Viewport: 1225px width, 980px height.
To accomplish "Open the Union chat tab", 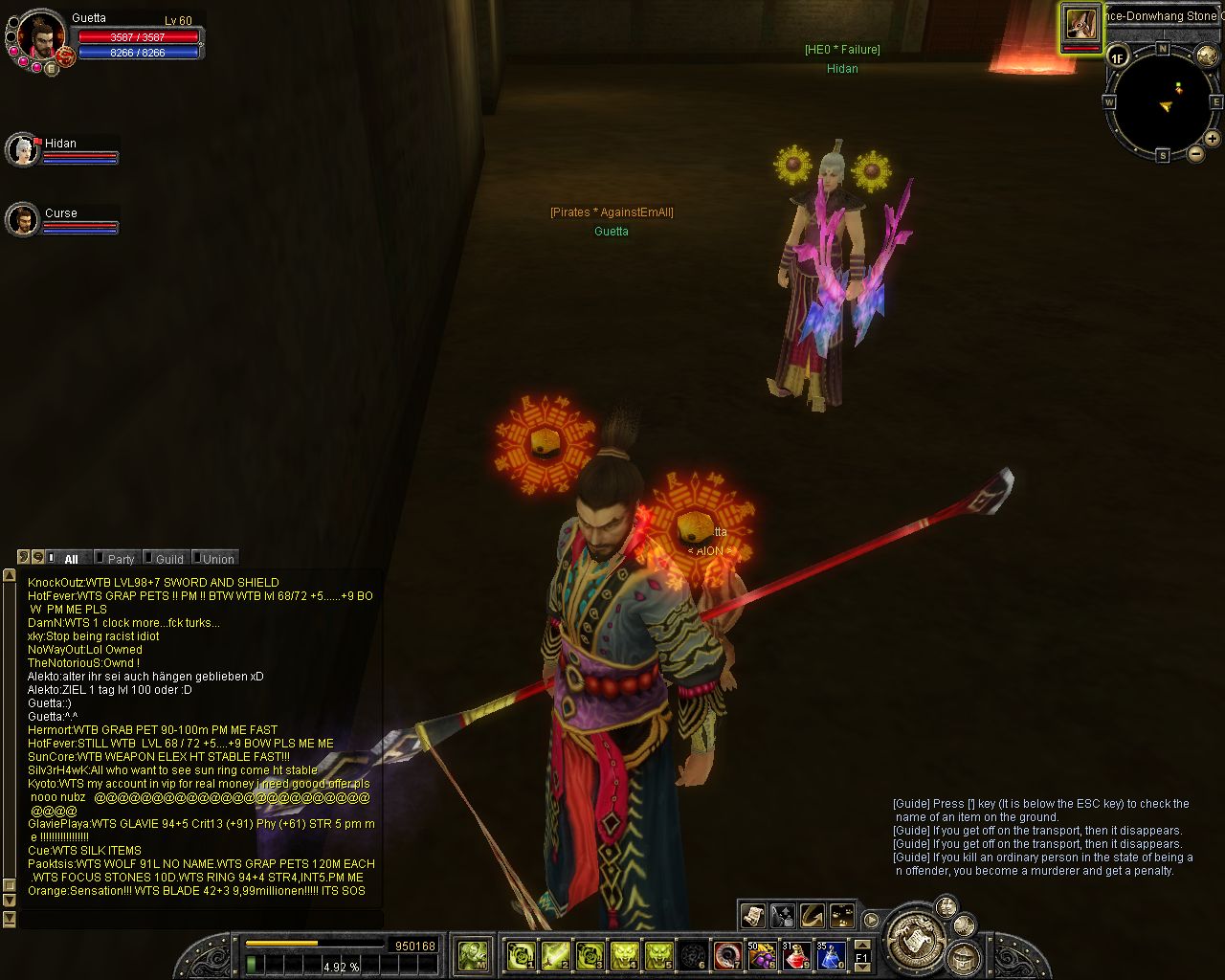I will click(x=217, y=559).
